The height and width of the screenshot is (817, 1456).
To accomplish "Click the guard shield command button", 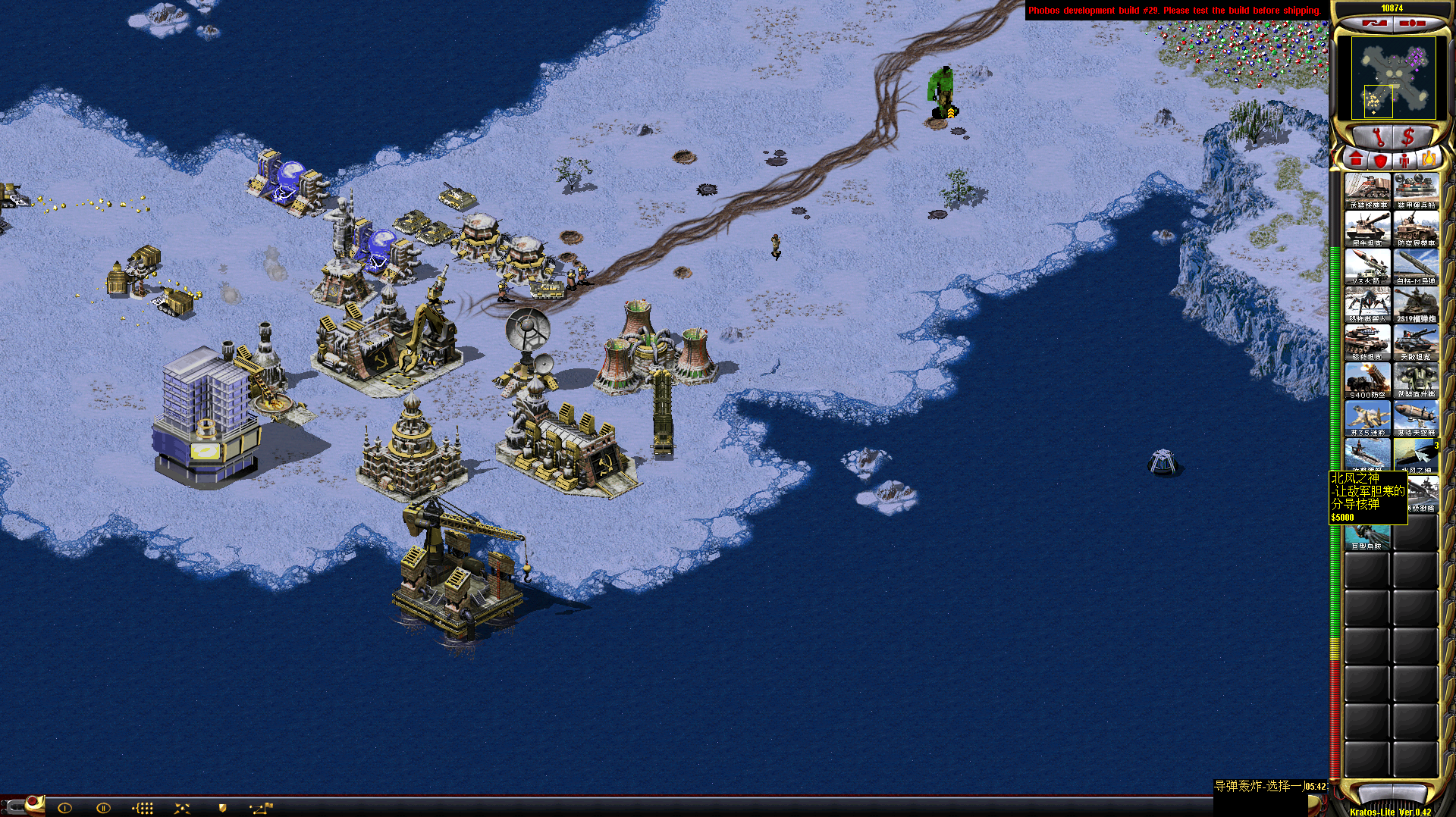I will [x=222, y=808].
